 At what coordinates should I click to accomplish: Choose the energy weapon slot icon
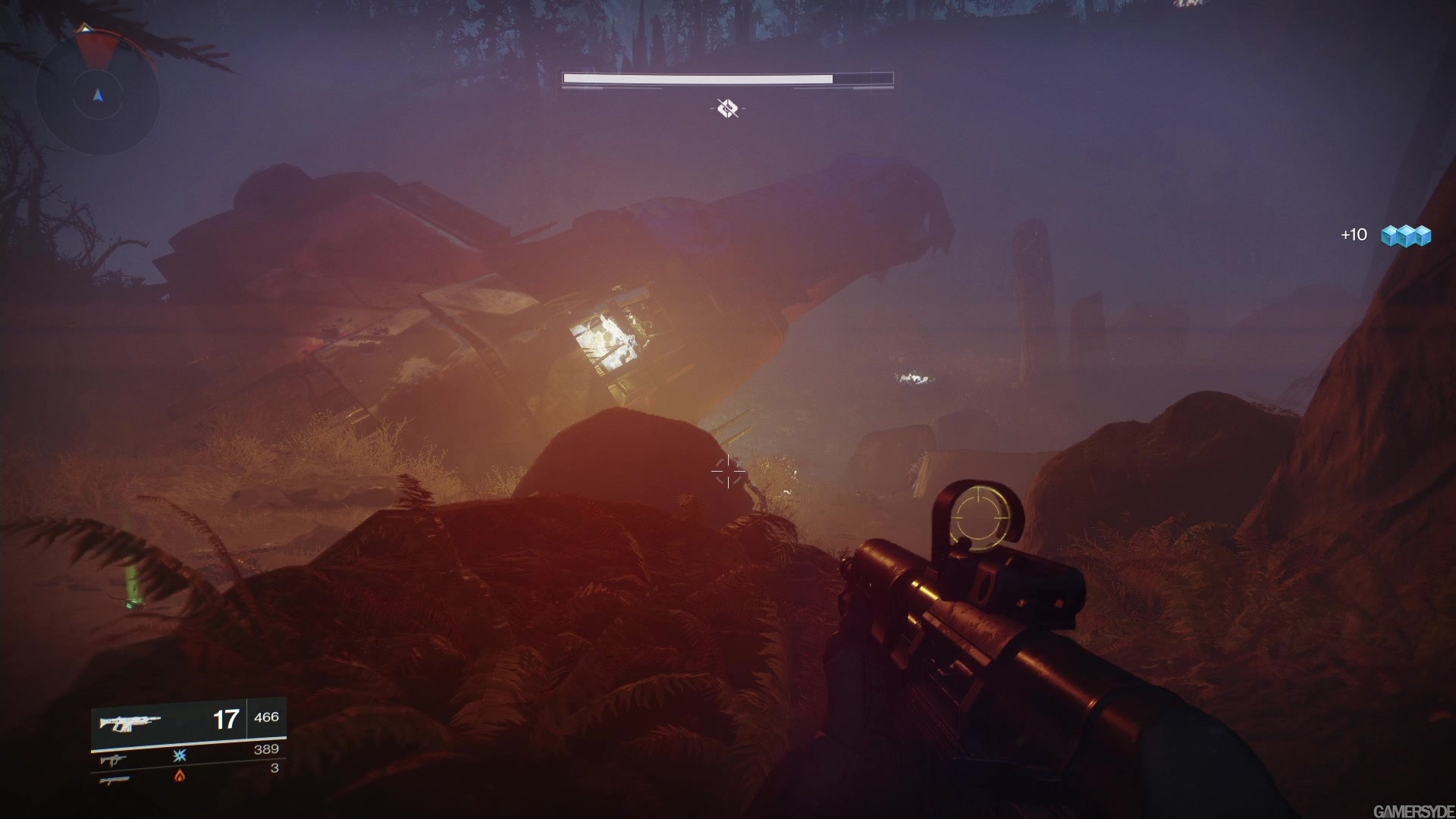tap(113, 759)
